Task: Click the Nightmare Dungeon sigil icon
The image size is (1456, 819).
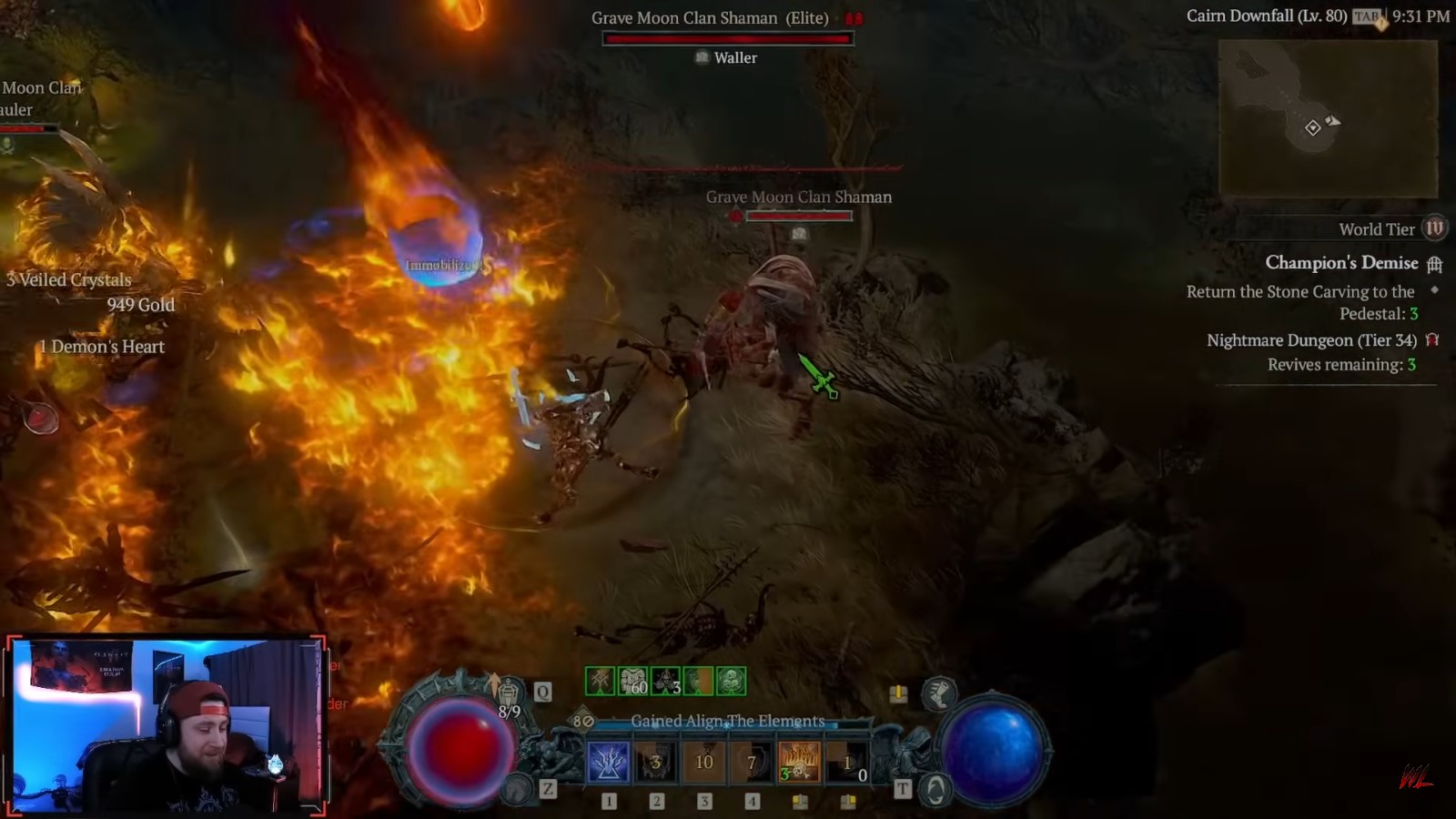Action: 1433,340
